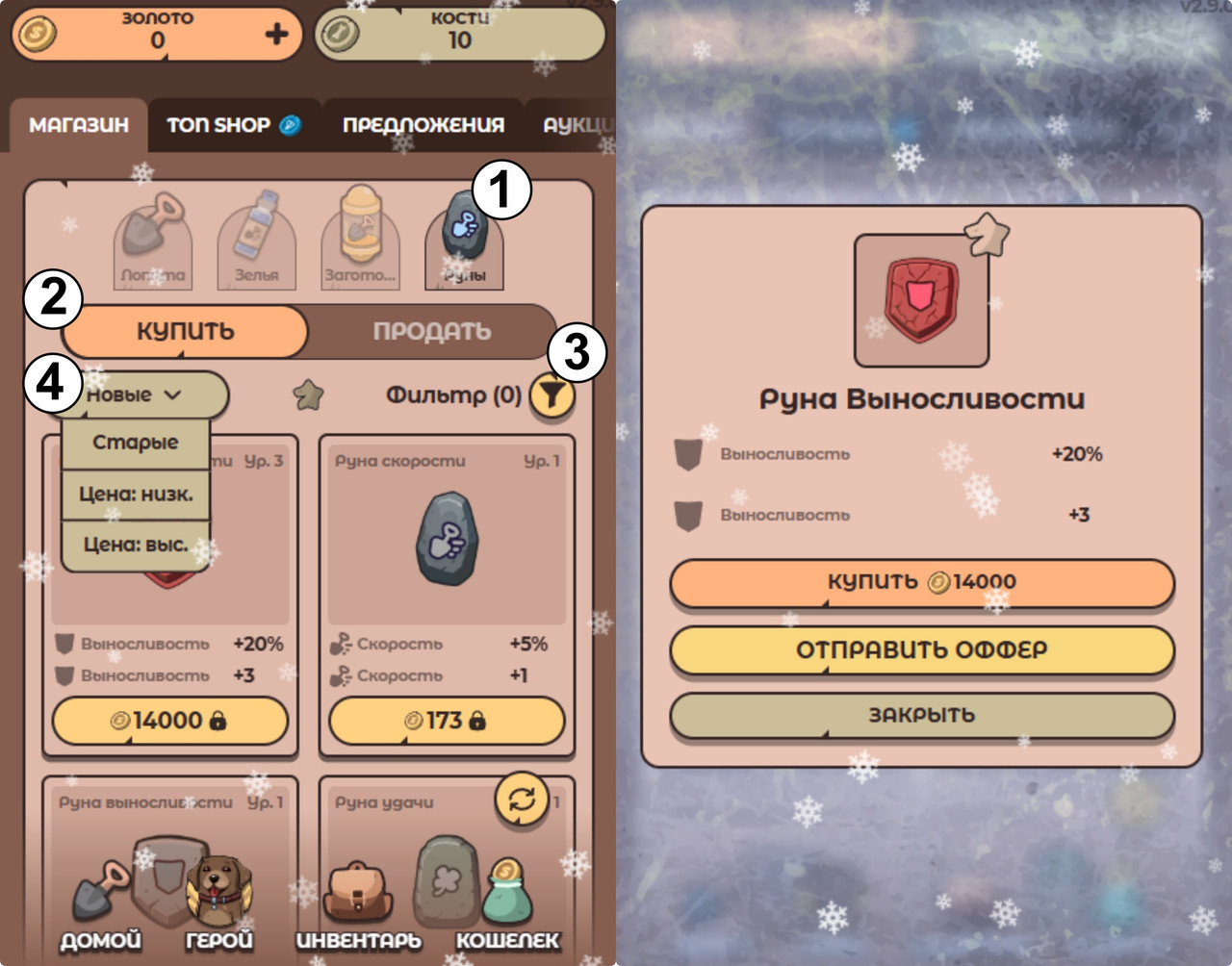Sort by Цена: выс. option
This screenshot has width=1232, height=966.
pos(136,545)
